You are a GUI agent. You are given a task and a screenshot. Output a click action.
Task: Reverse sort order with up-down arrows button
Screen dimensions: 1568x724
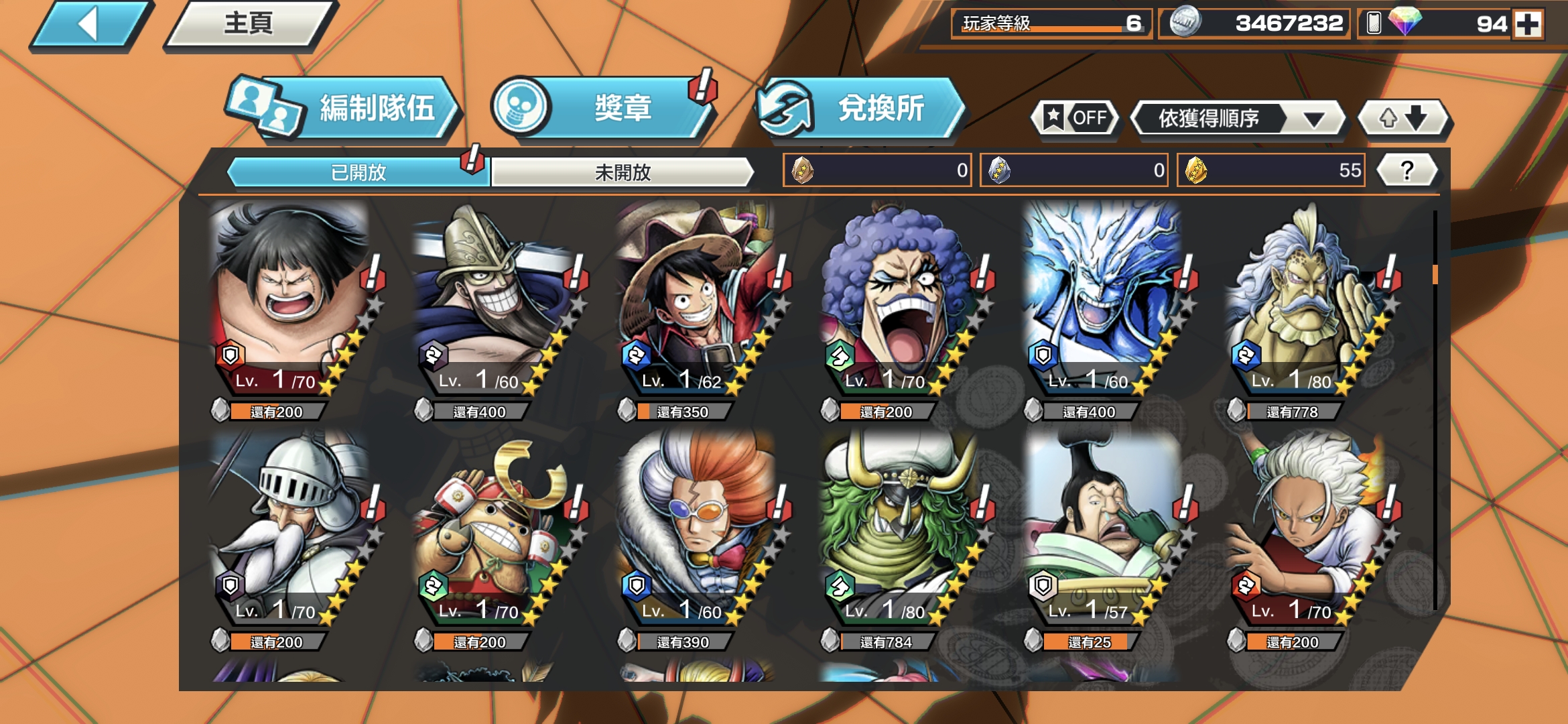[x=1403, y=119]
